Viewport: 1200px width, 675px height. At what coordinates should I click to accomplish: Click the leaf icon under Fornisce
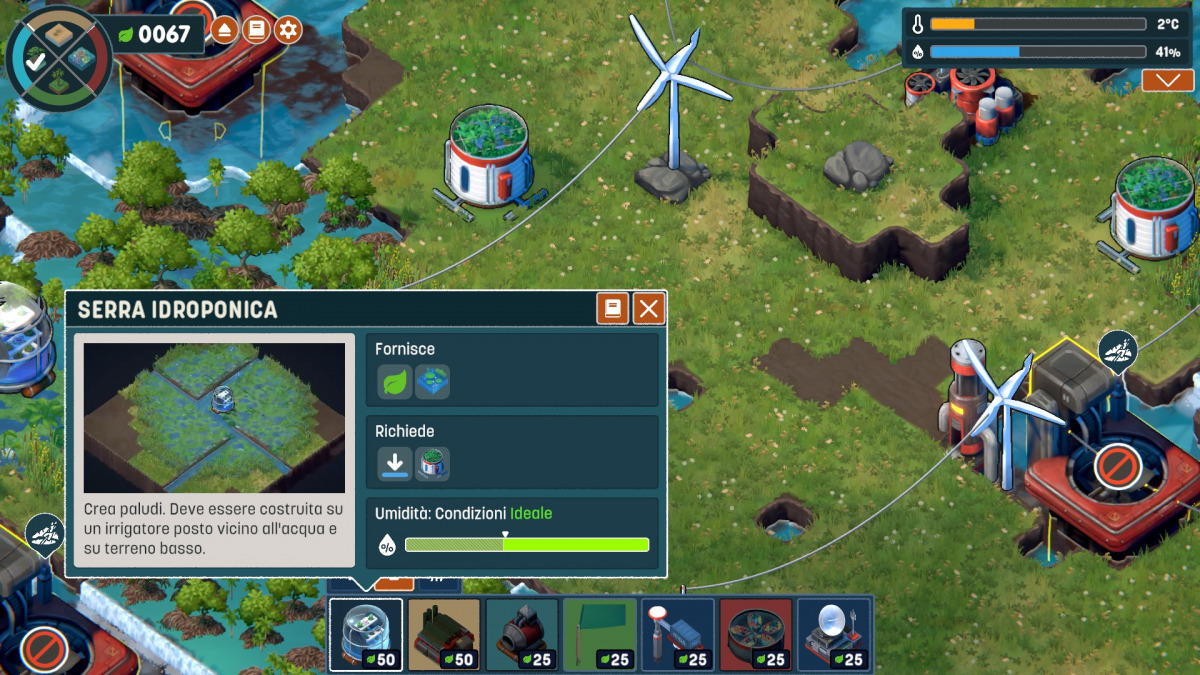coord(395,382)
